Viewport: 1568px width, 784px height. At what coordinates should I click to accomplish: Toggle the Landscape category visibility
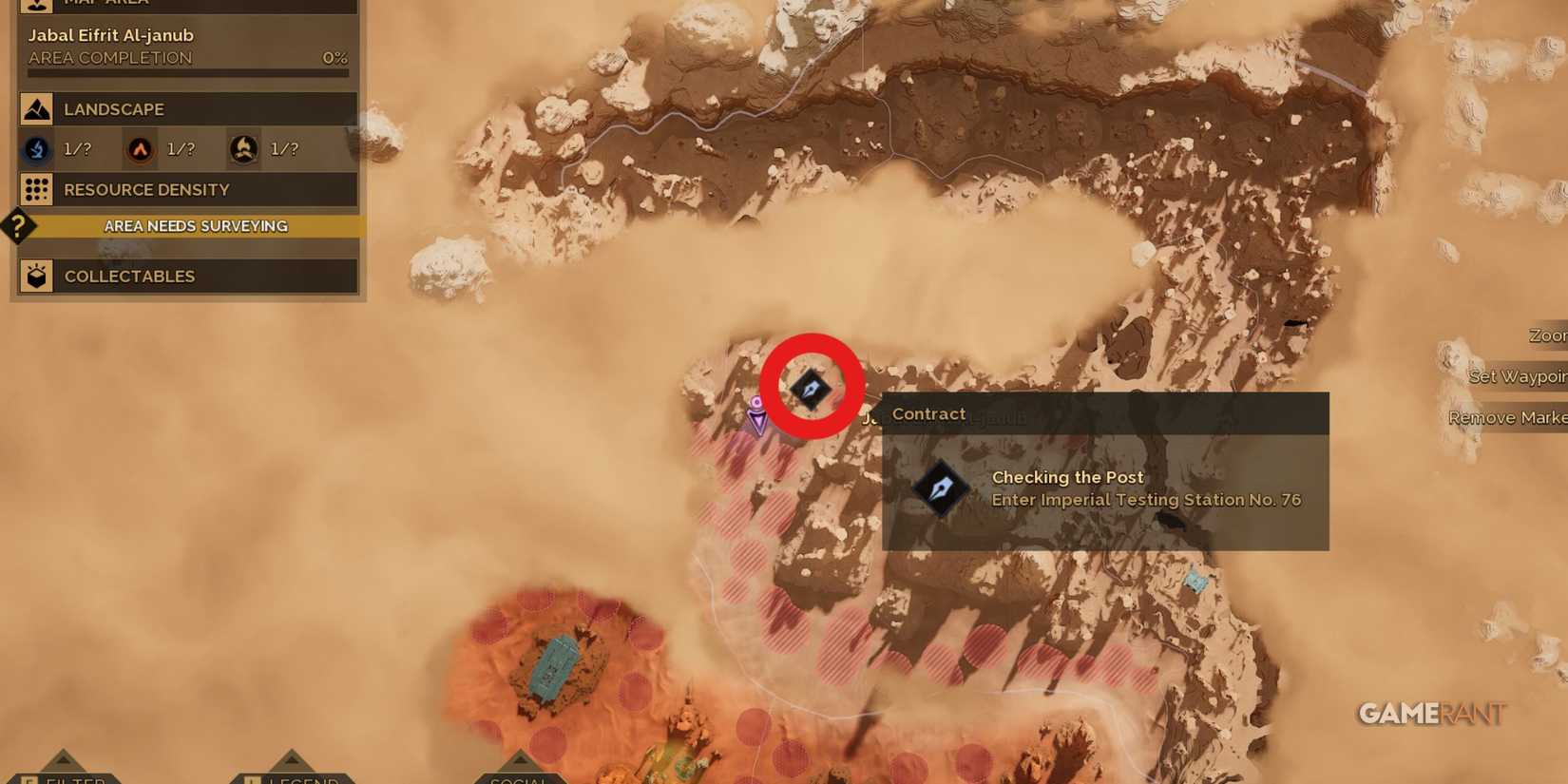[114, 109]
